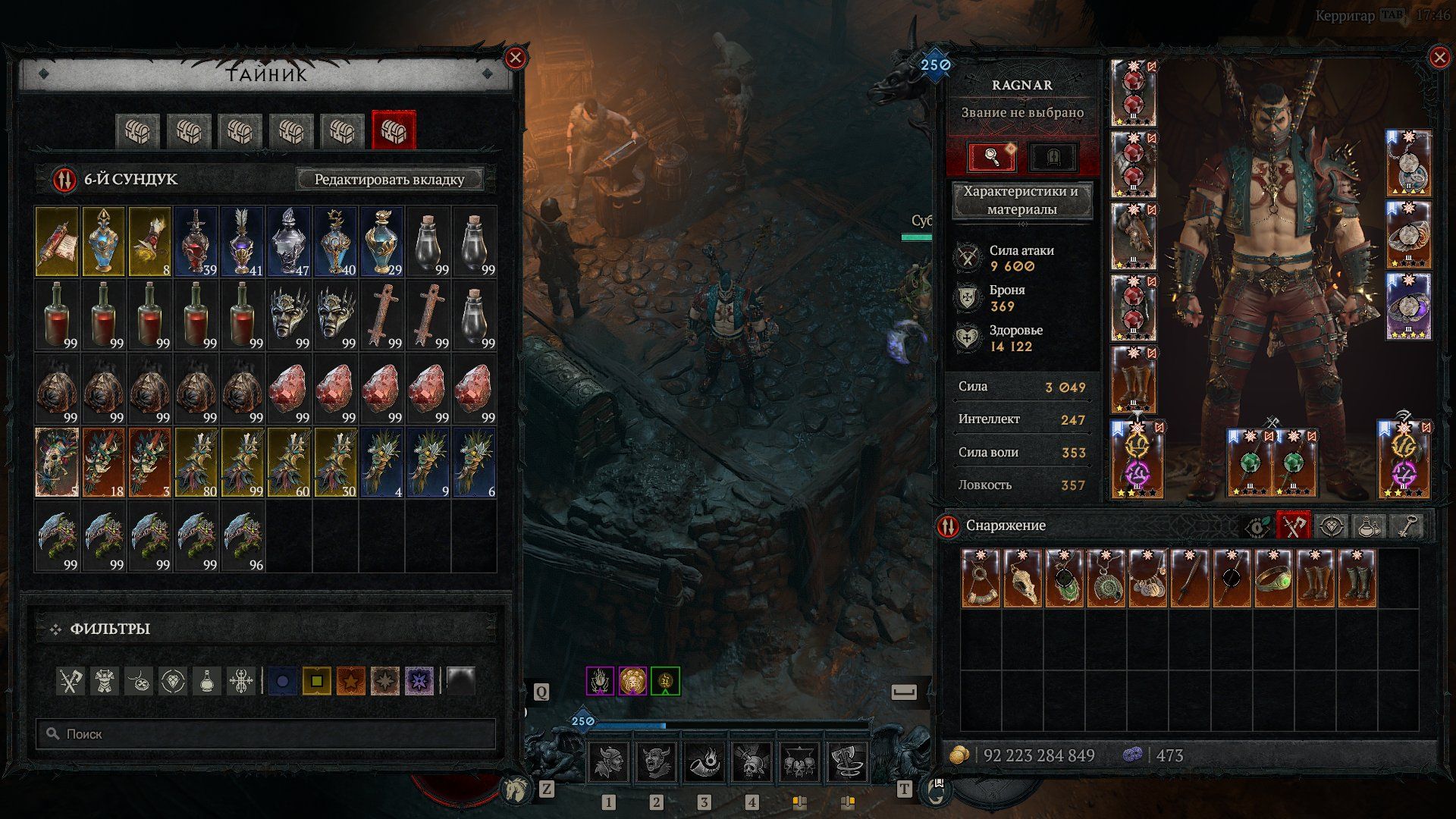Click the Edit Tab button (Редактировать вкладку)

click(389, 180)
